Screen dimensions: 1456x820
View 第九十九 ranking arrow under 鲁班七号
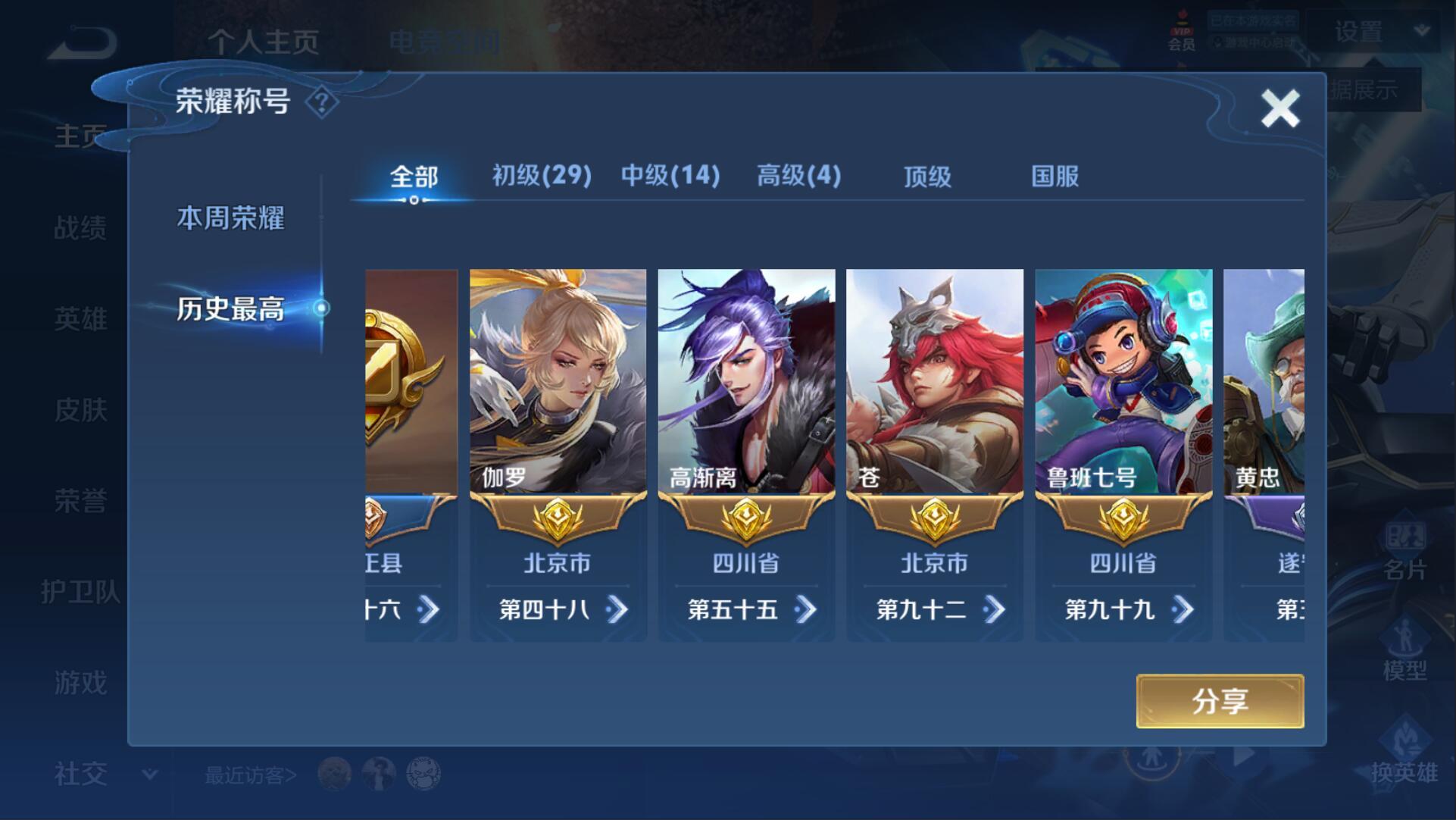pyautogui.click(x=1182, y=609)
